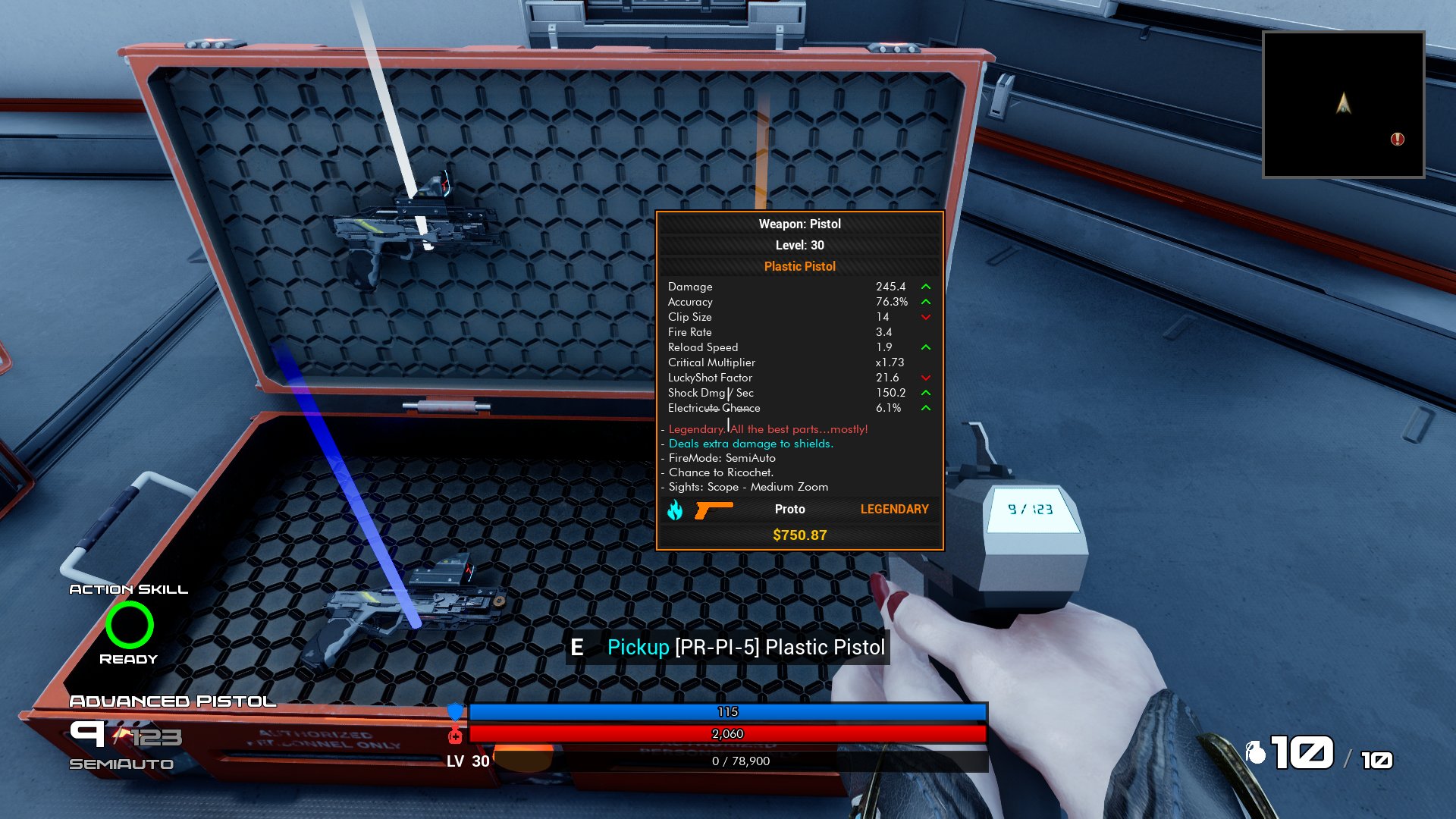Click the blue shield icon next to the 115 bar

(x=457, y=713)
